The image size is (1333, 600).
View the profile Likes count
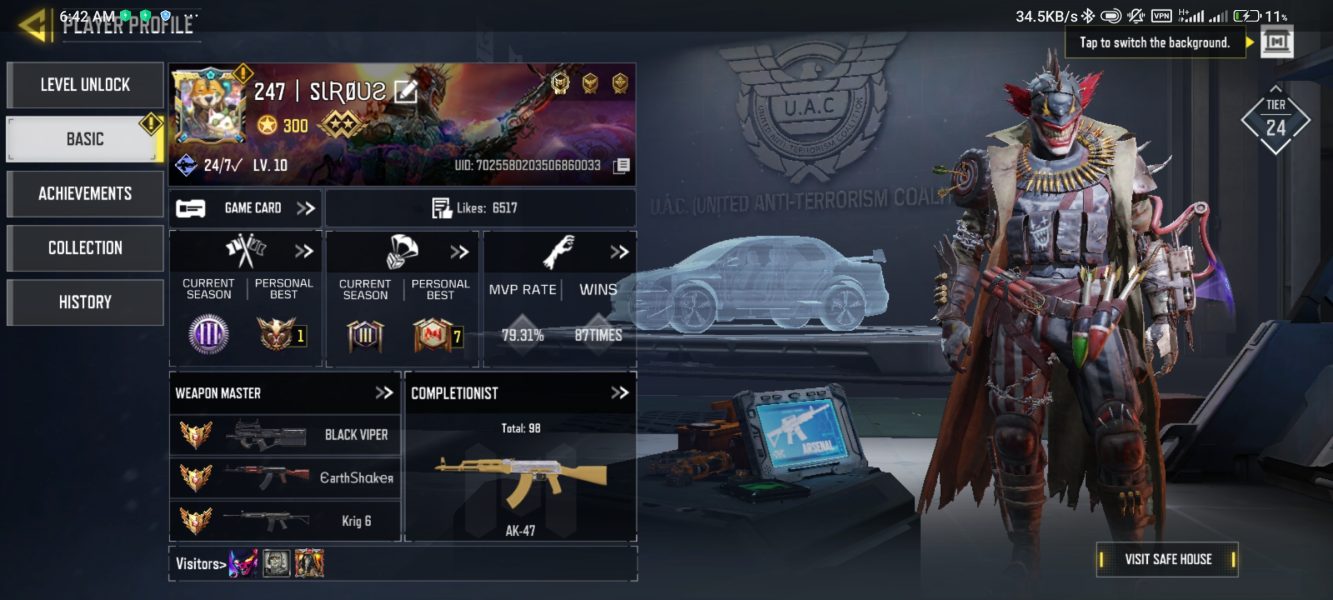(480, 208)
